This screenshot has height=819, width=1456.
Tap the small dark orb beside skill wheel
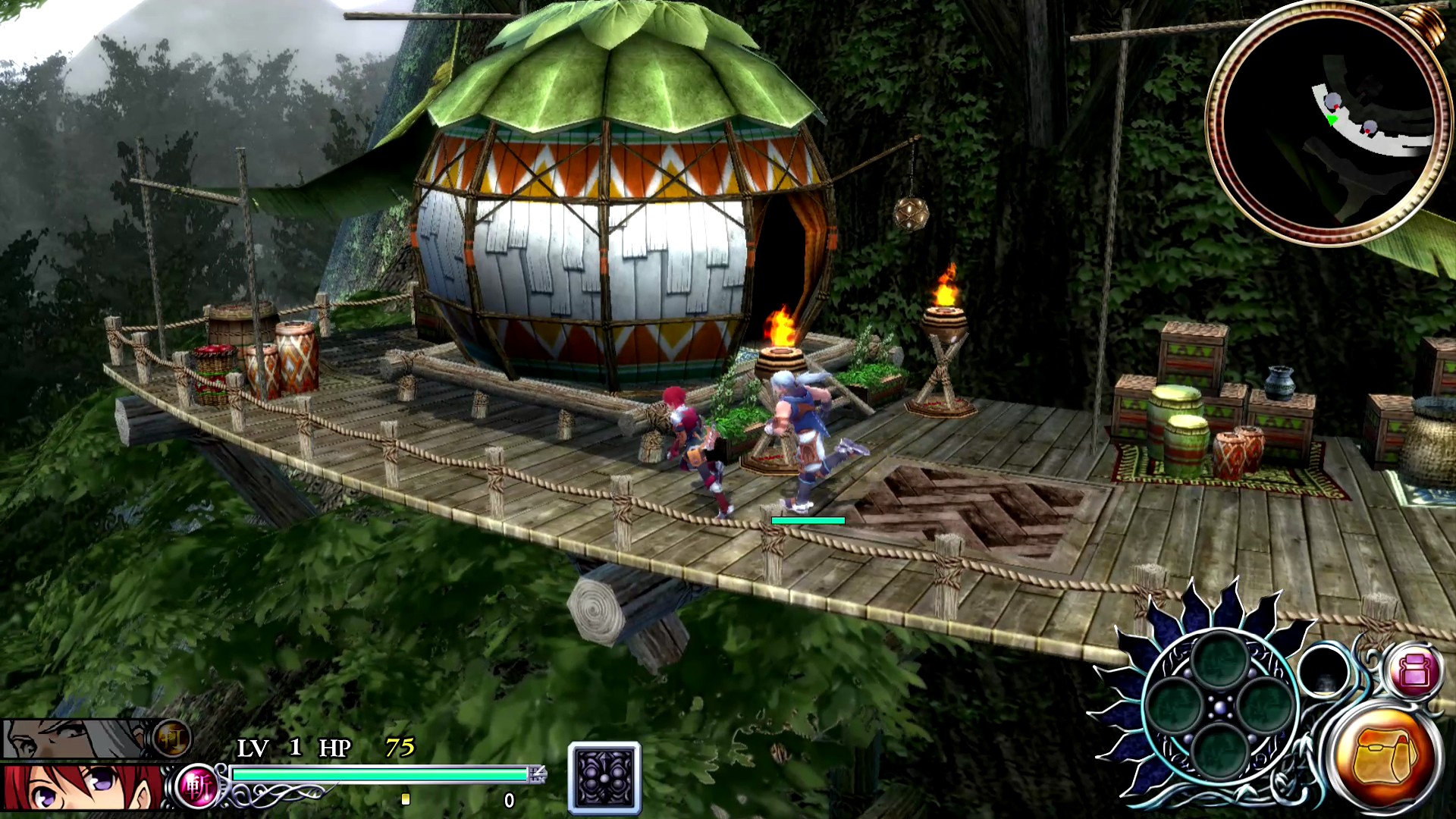tap(1323, 672)
